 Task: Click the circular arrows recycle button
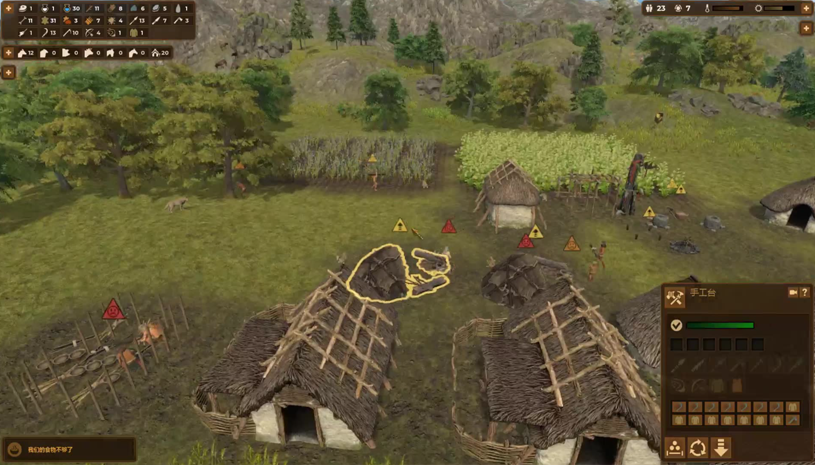698,448
